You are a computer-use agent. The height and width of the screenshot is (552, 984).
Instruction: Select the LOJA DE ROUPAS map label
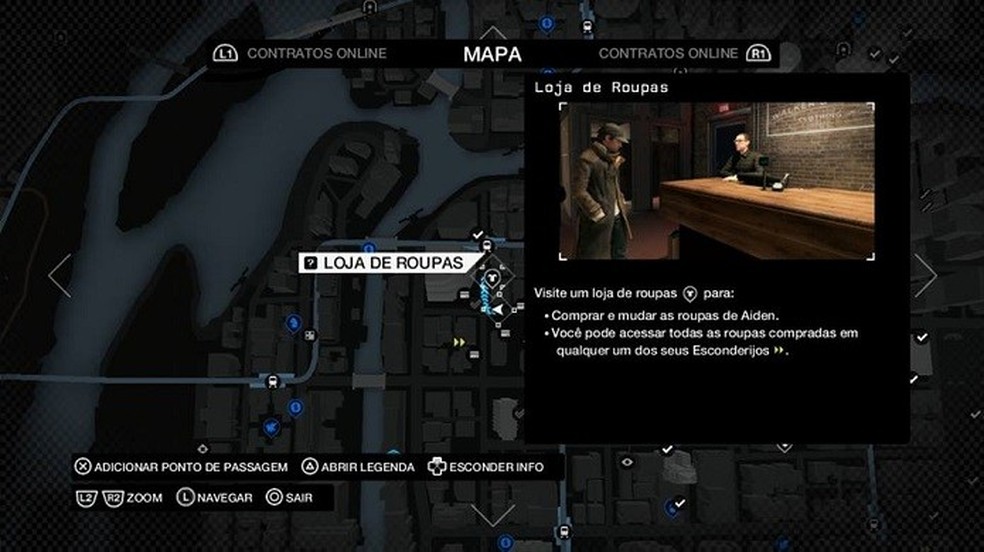click(x=385, y=263)
